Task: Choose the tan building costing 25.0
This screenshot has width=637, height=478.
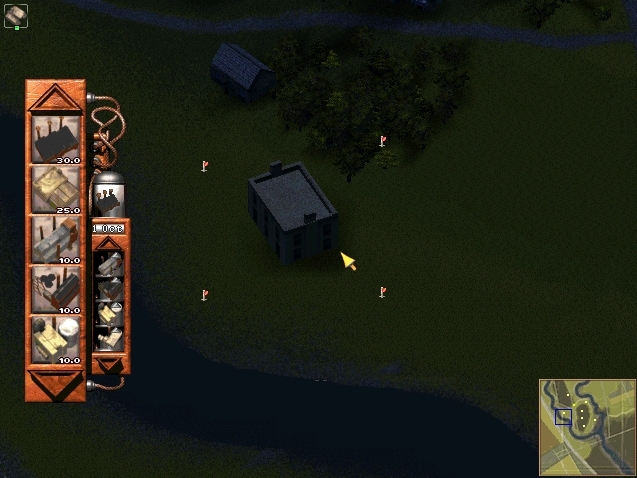Action: 56,188
